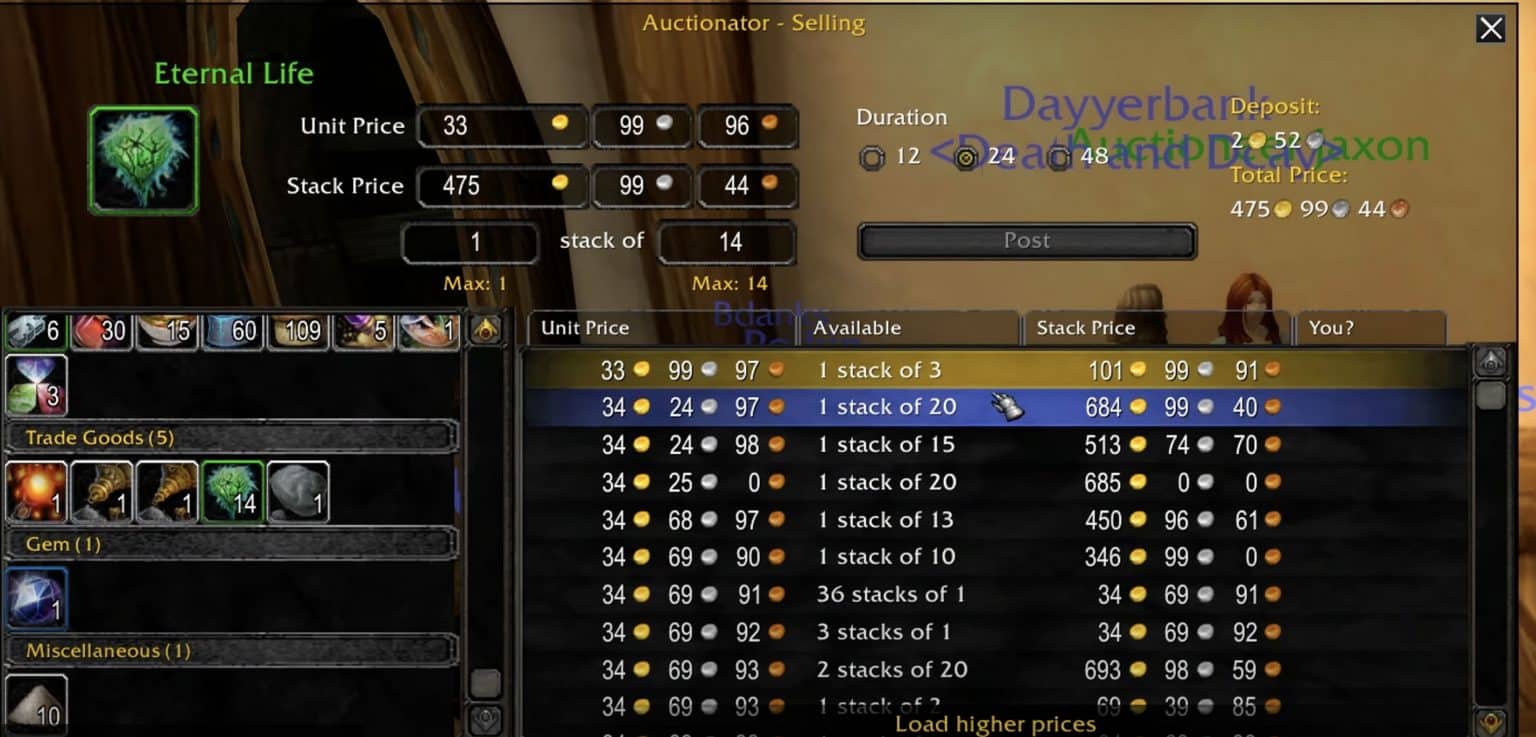
Task: Switch to the Stack Price column header
Action: coord(1087,328)
